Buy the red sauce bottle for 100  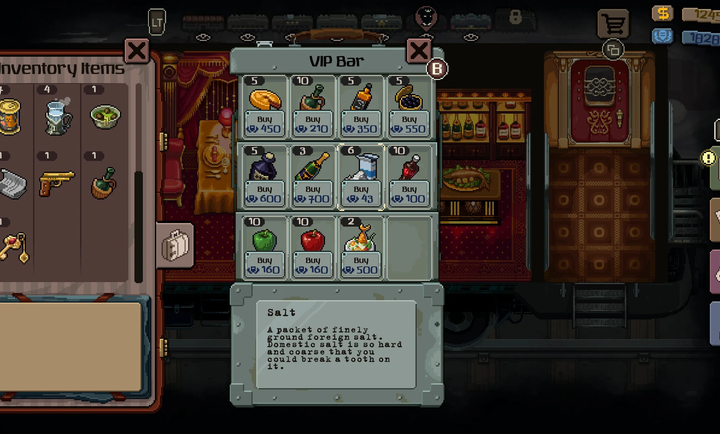410,192
